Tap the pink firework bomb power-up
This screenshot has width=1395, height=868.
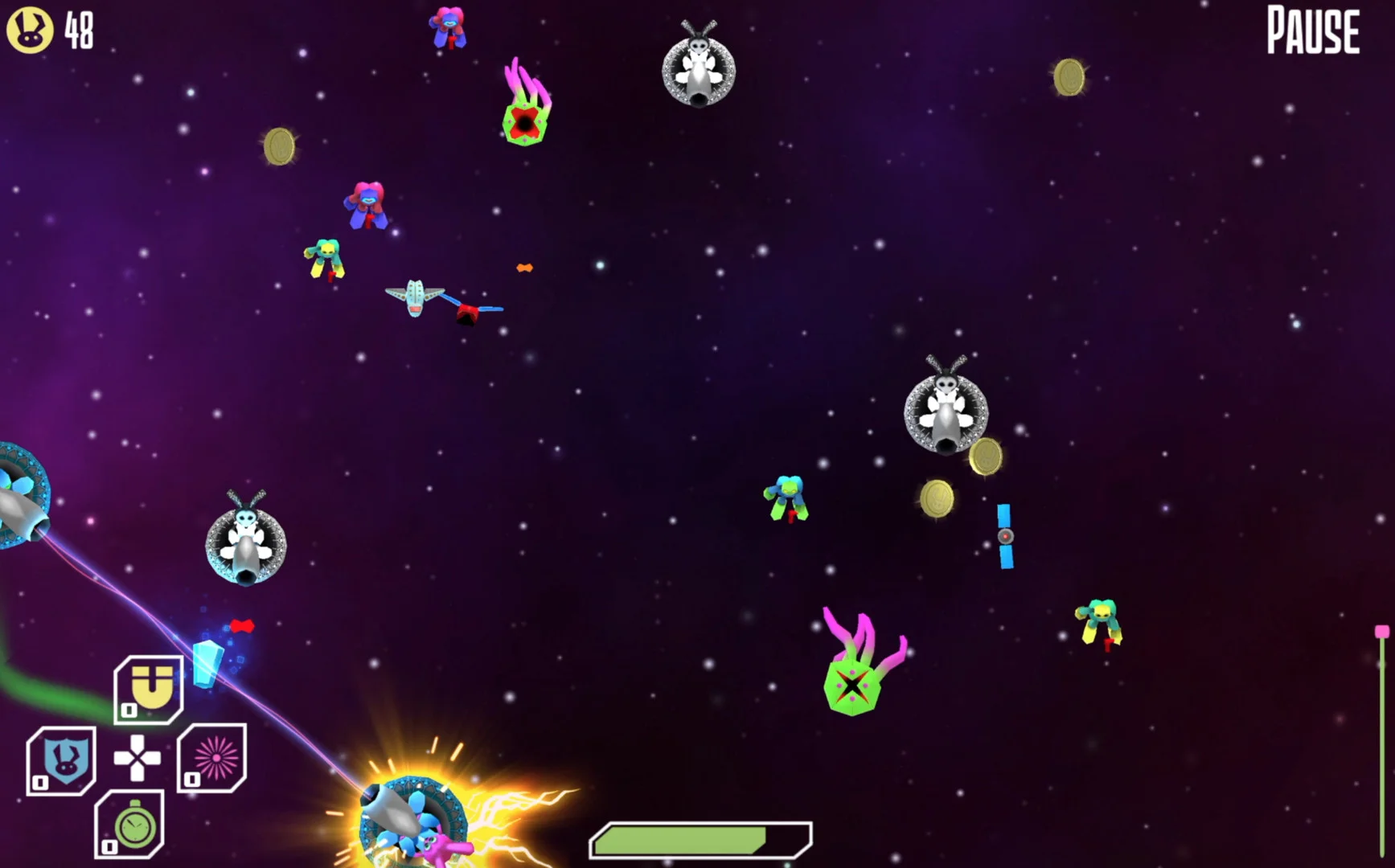click(x=213, y=756)
